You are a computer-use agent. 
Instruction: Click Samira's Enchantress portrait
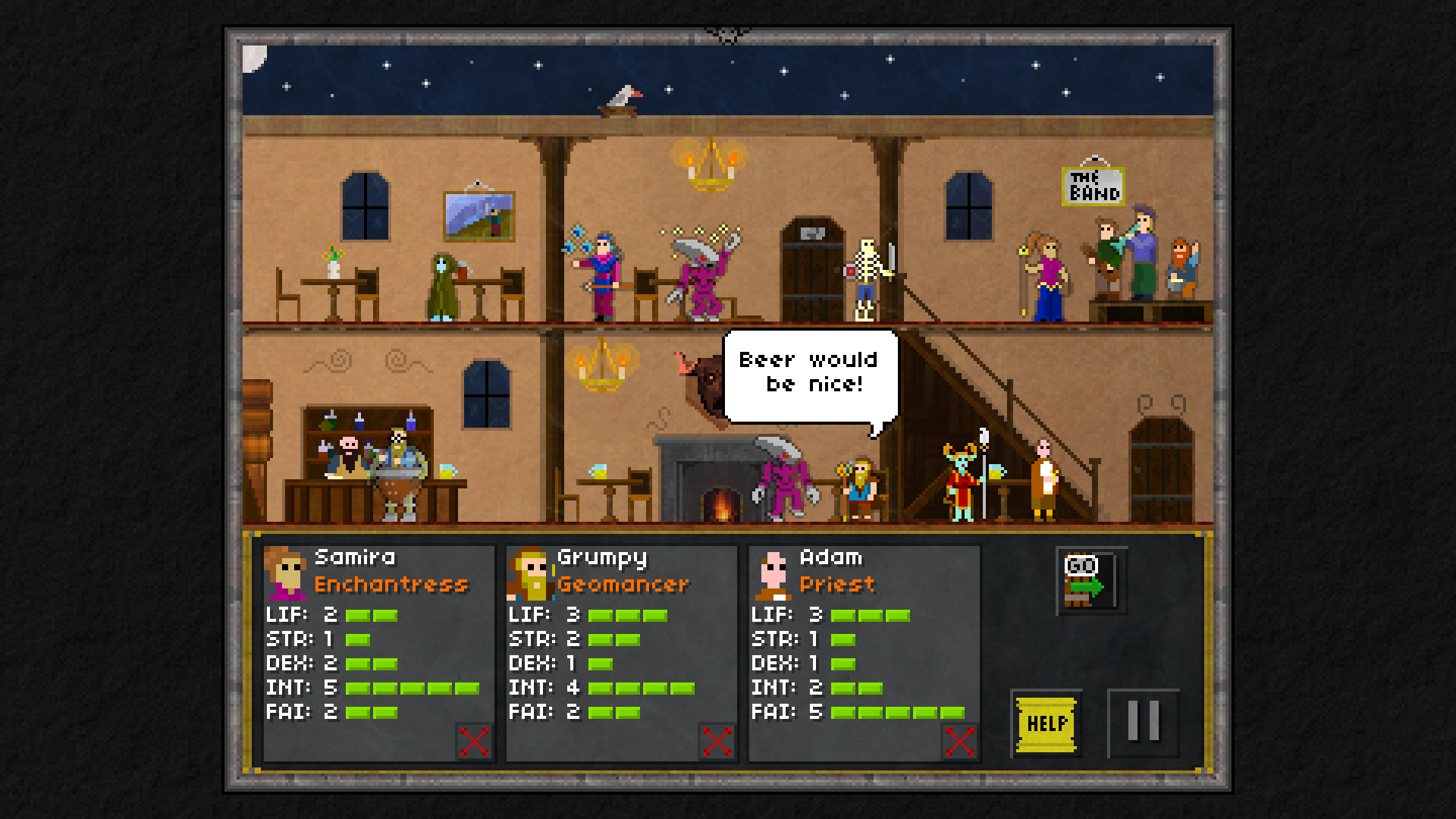(284, 573)
